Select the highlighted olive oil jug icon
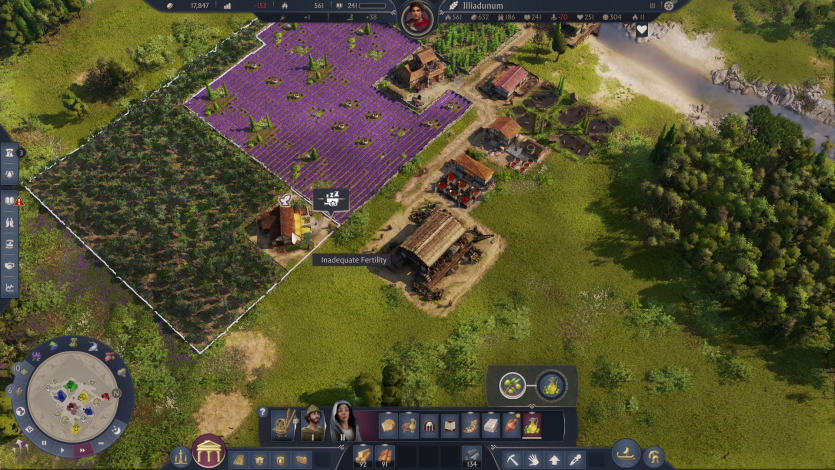This screenshot has height=470, width=835. click(533, 425)
